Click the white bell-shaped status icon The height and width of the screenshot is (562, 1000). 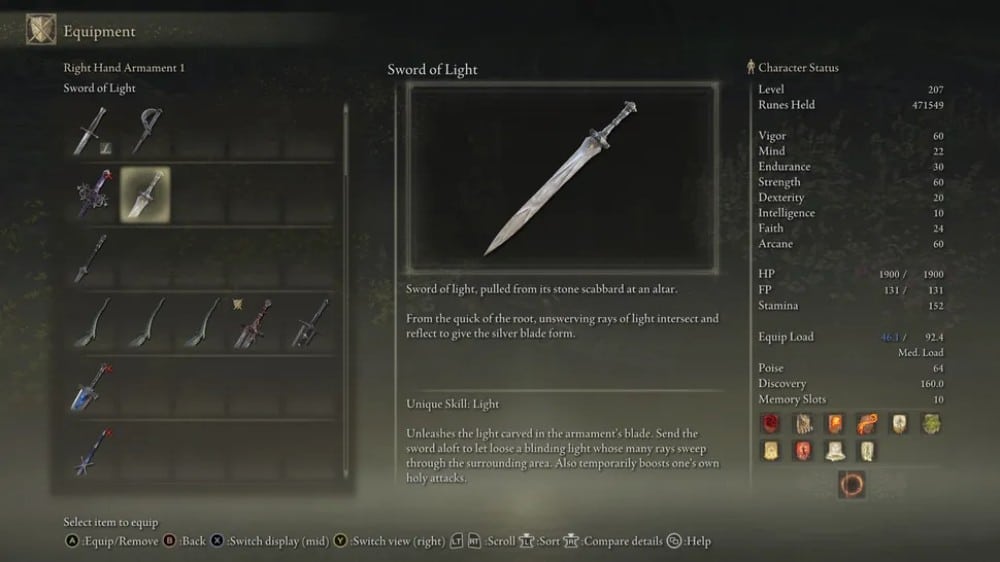tap(834, 451)
